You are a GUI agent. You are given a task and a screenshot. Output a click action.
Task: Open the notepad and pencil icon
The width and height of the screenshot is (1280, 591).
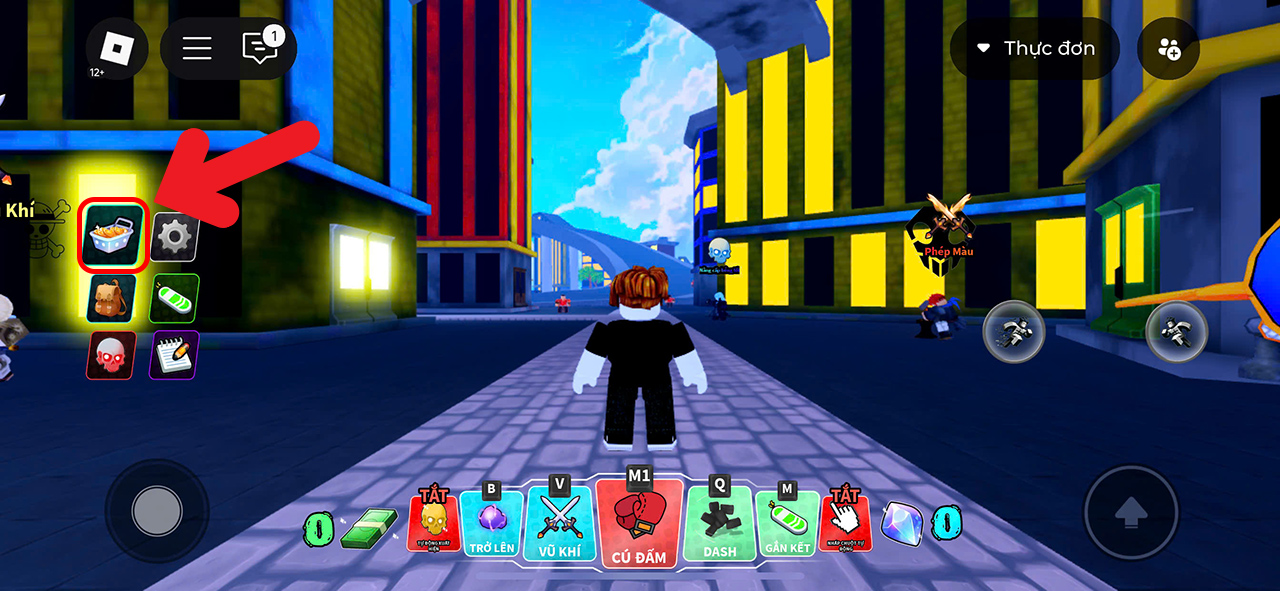point(174,355)
